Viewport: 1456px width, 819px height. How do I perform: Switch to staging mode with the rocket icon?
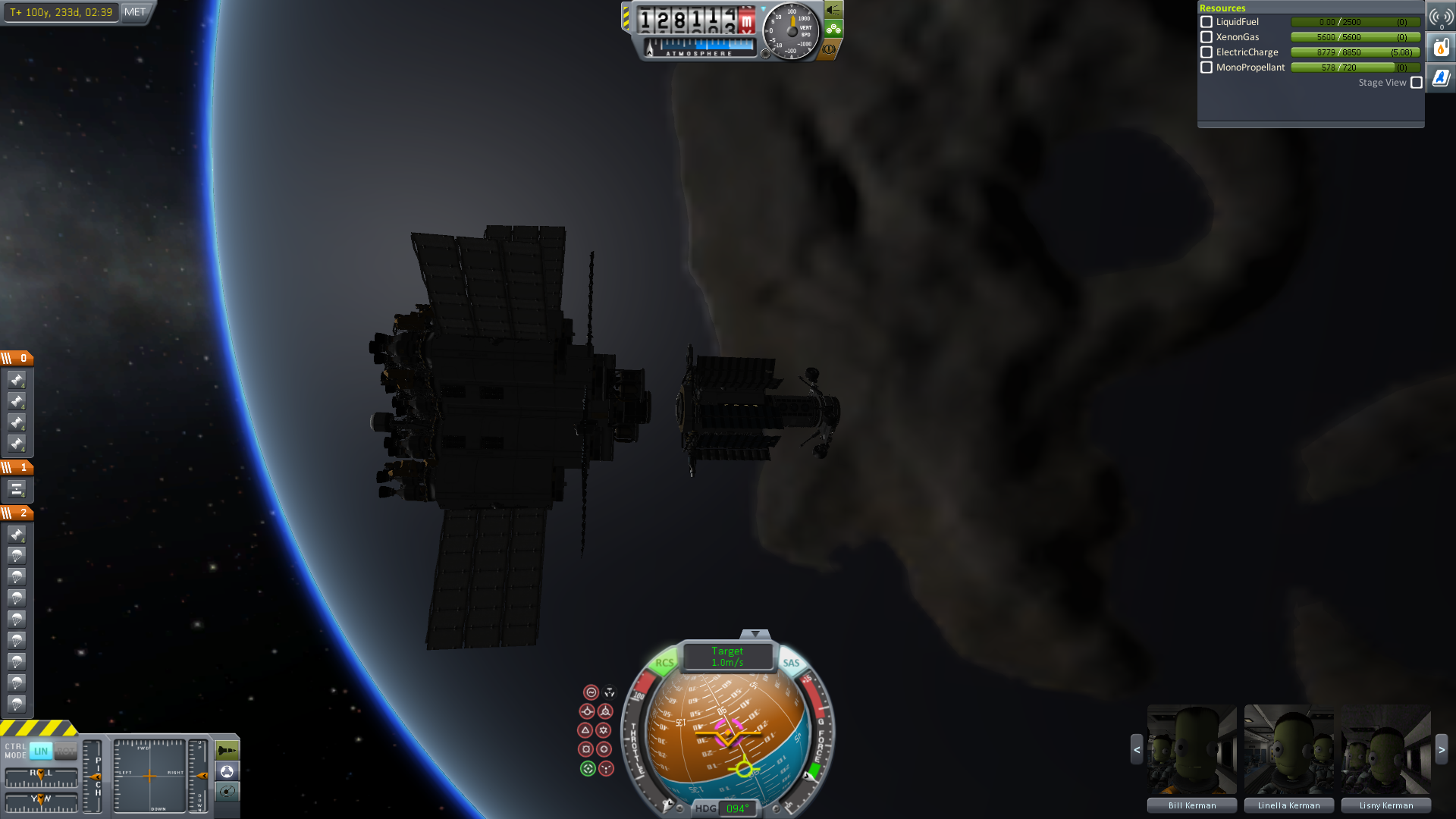pyautogui.click(x=227, y=750)
